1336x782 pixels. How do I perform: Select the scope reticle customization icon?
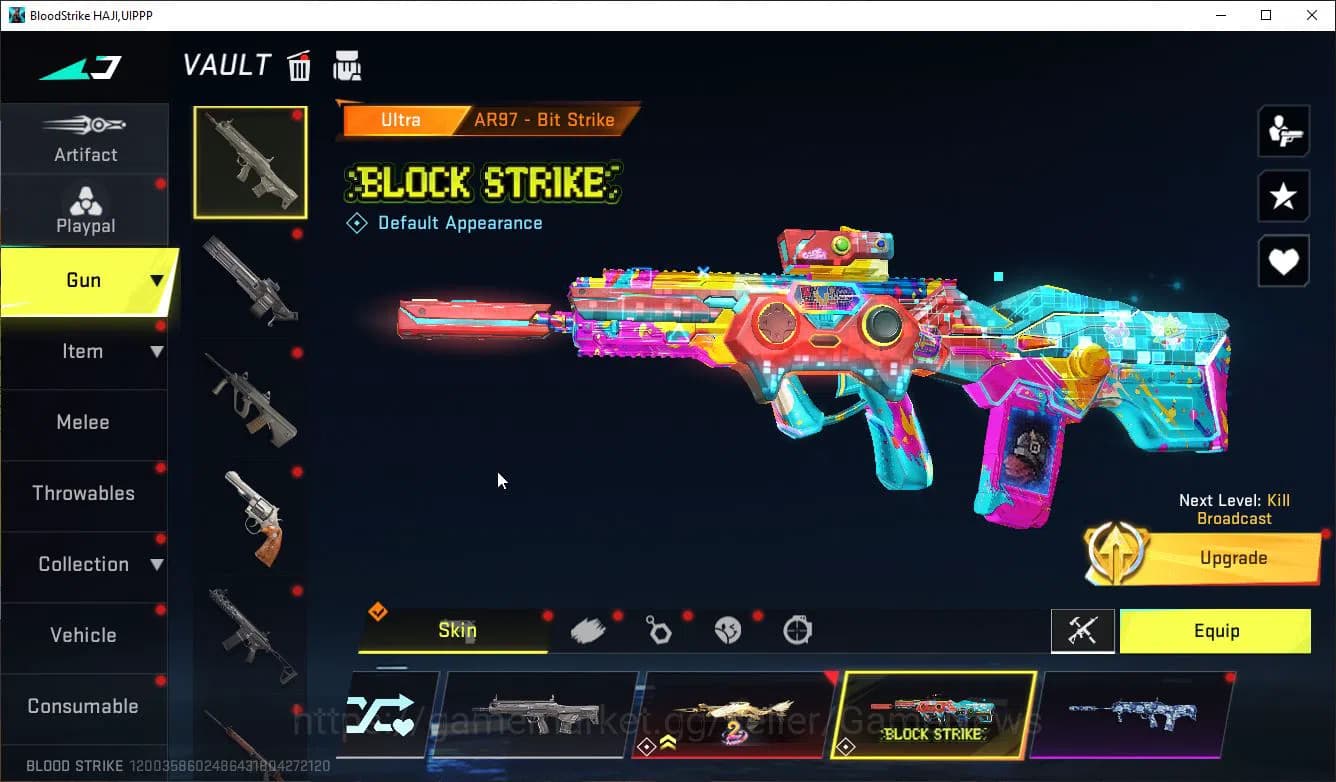798,629
